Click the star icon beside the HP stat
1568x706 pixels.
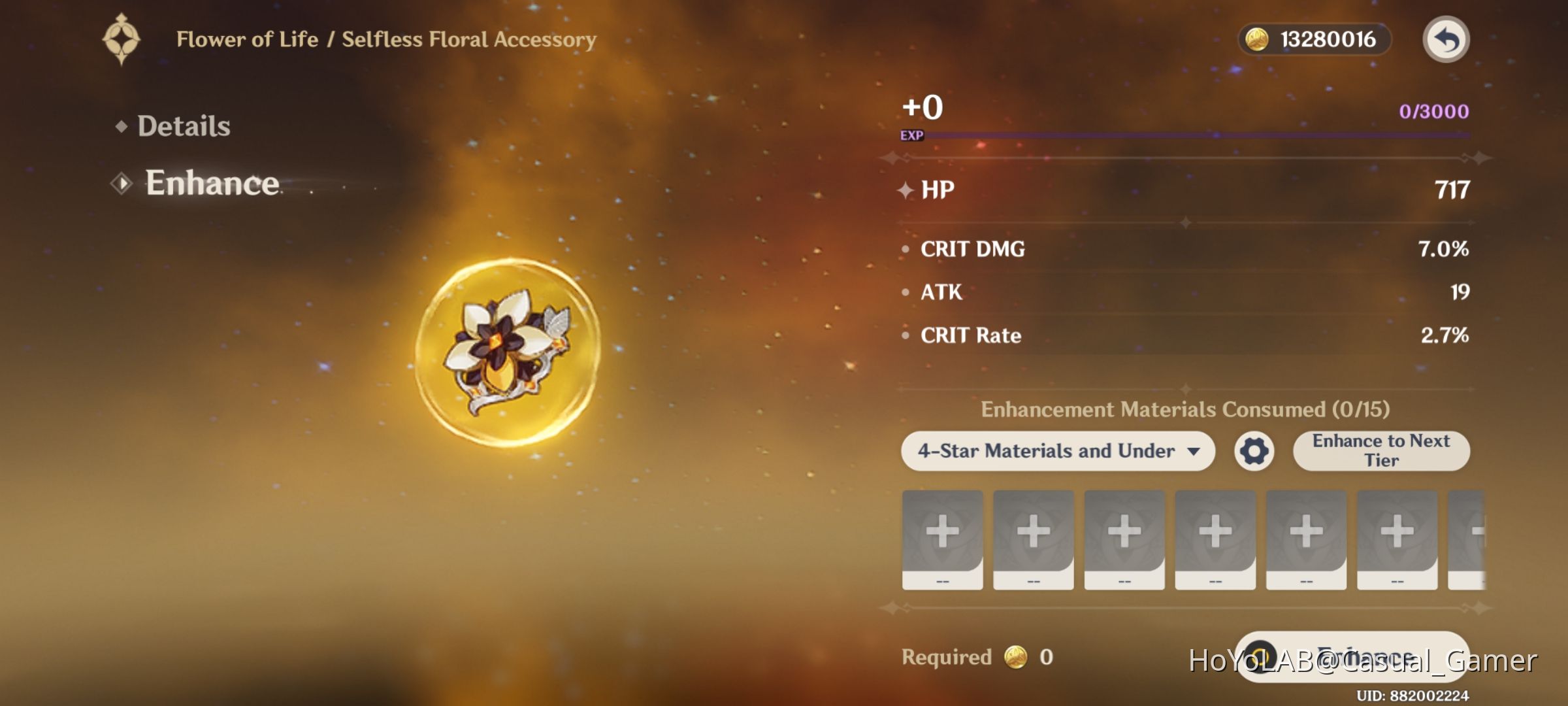[905, 190]
